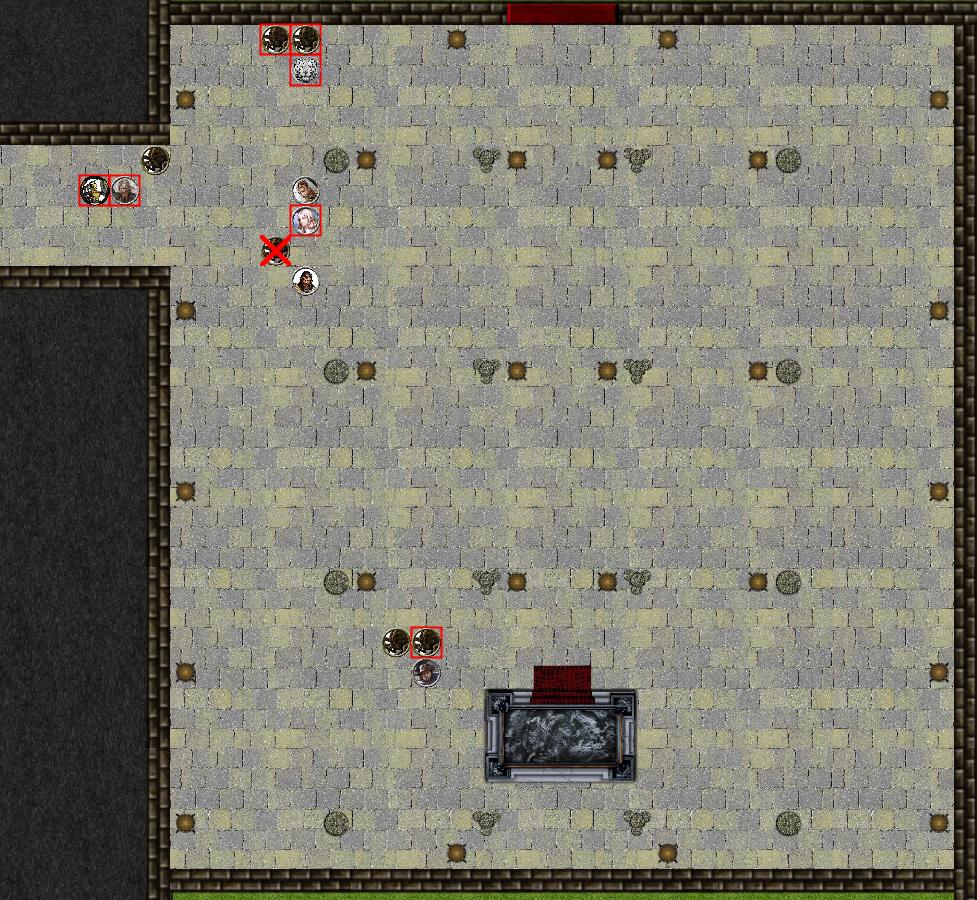This screenshot has width=977, height=900.
Task: Select the white-haired character token
Action: pyautogui.click(x=306, y=221)
